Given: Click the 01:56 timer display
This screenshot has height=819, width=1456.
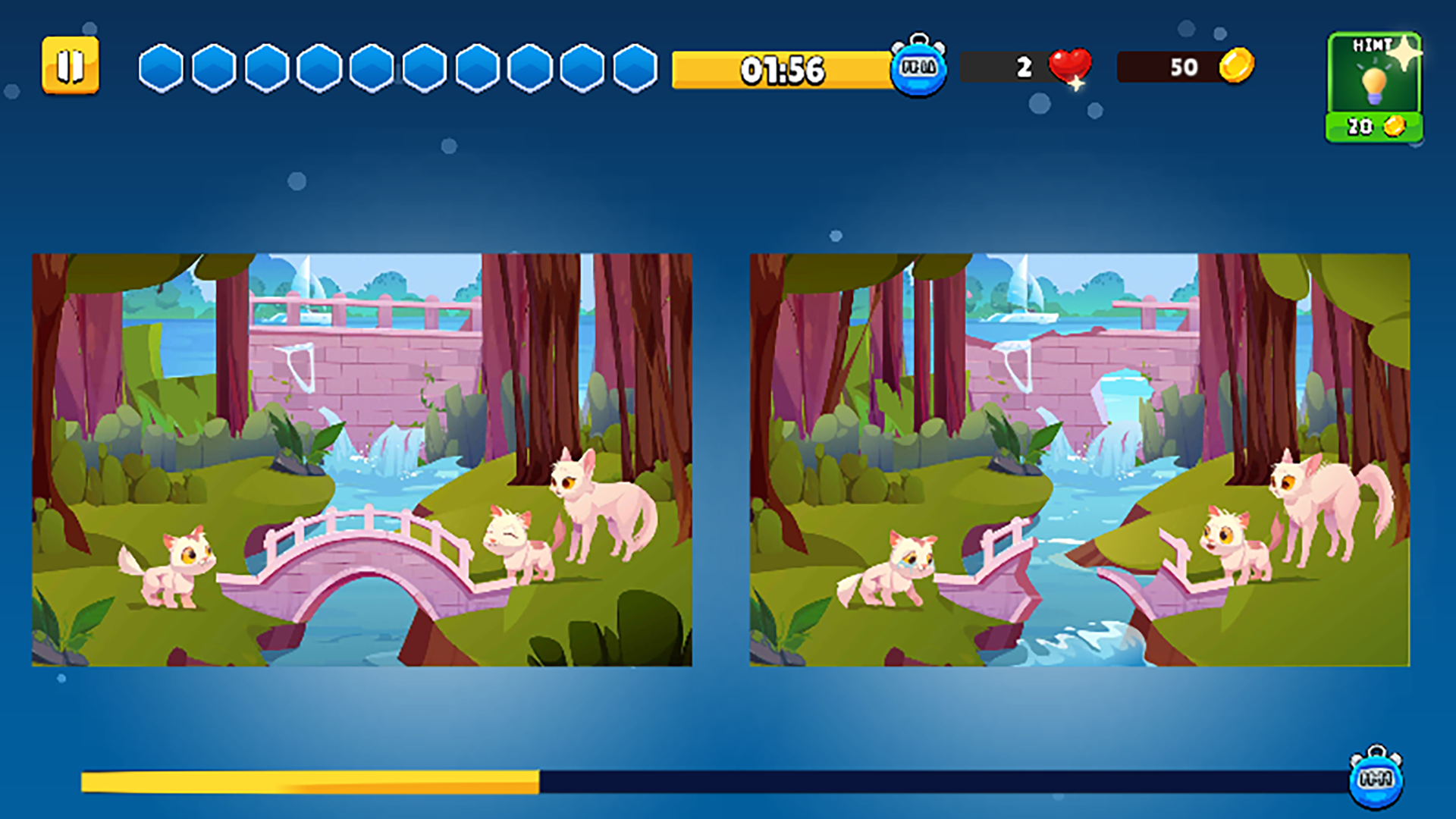Looking at the screenshot, I should click(x=781, y=70).
